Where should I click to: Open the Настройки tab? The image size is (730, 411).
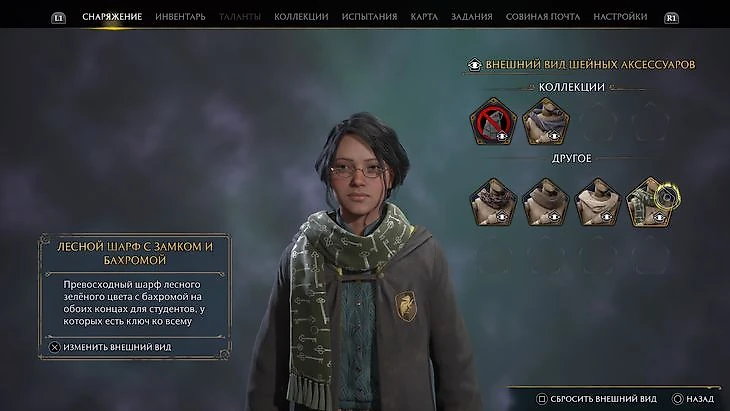[620, 17]
